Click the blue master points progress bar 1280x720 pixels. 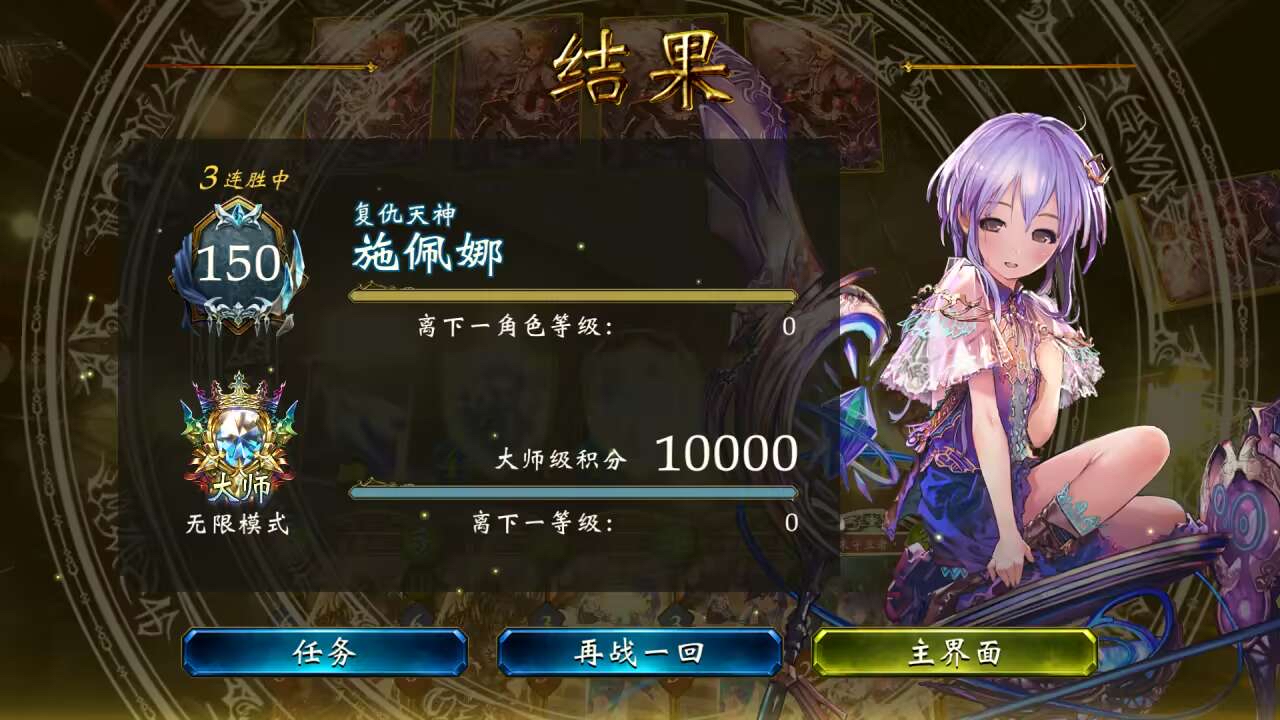(x=570, y=492)
